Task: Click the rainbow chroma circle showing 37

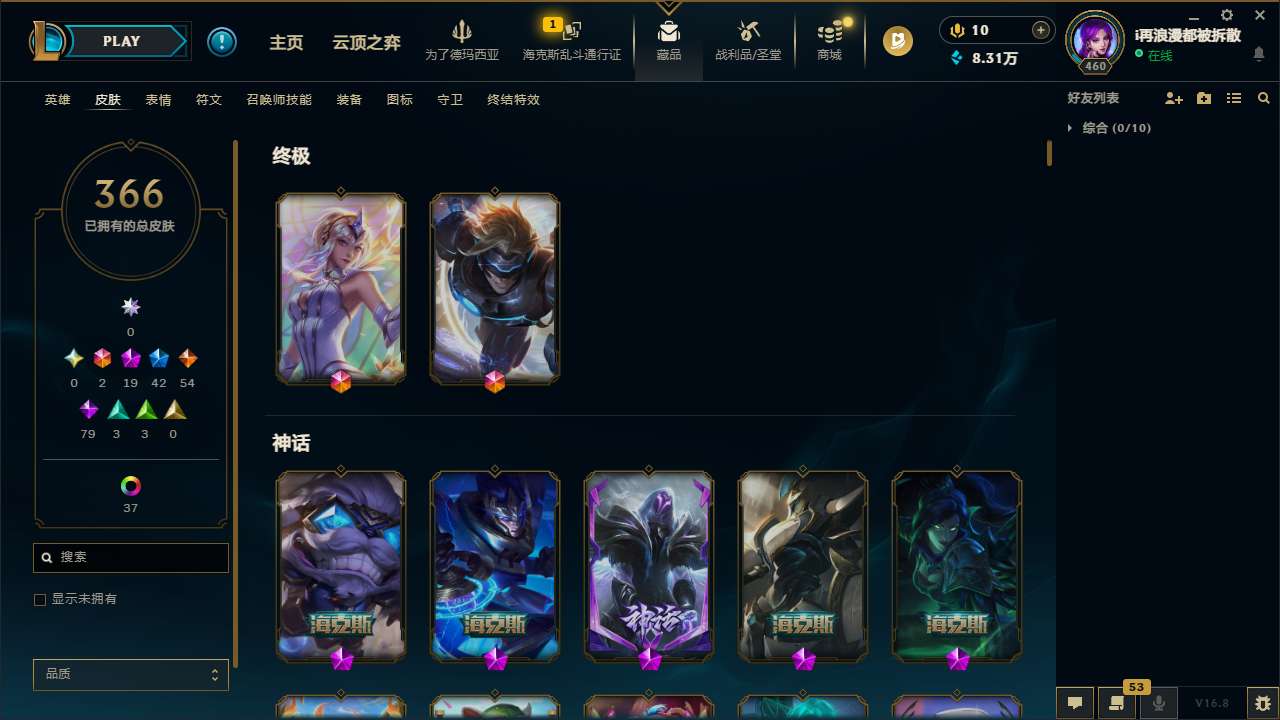Action: pyautogui.click(x=130, y=486)
